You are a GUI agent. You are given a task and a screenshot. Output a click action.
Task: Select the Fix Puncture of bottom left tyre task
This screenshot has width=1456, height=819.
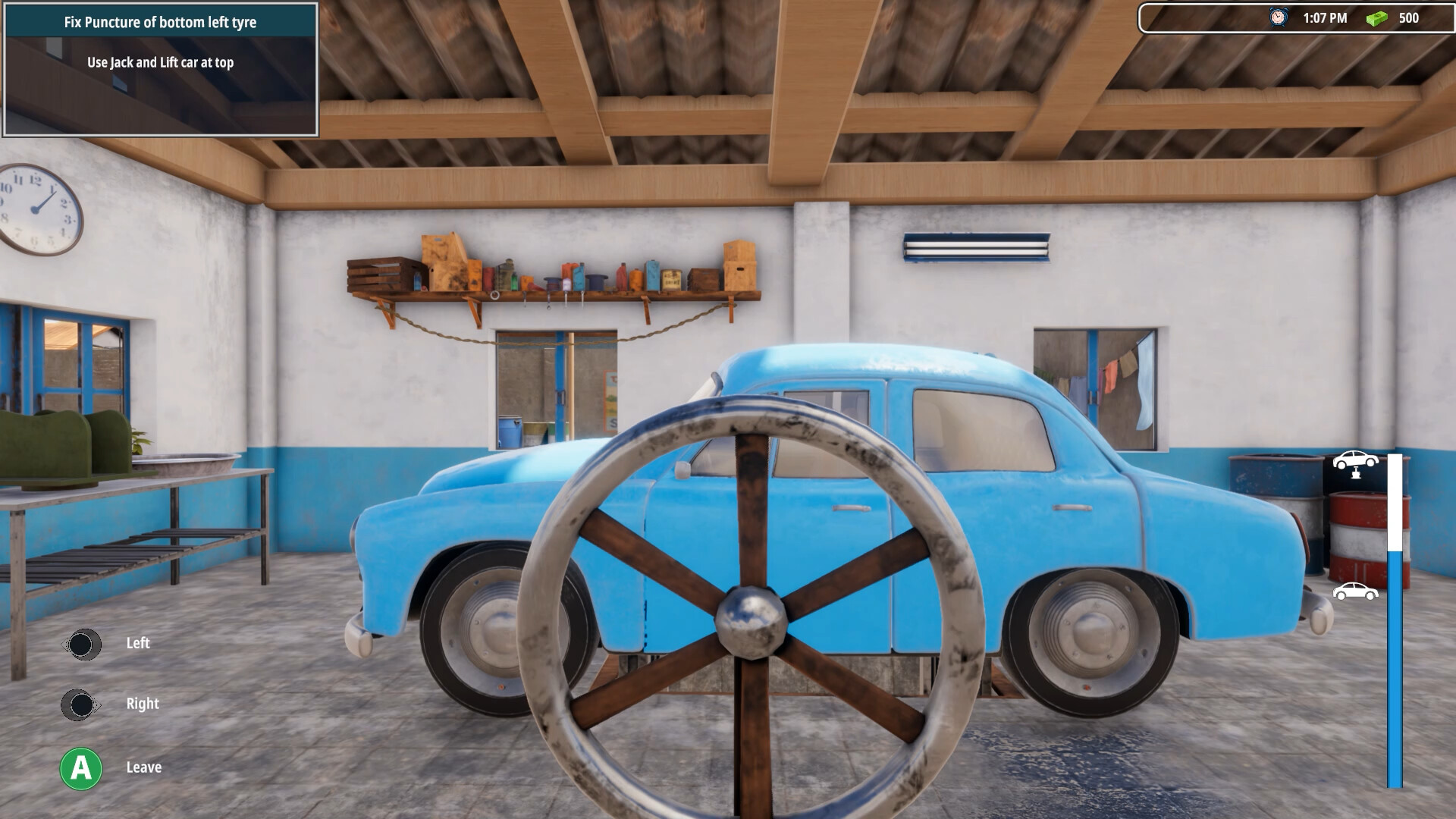[161, 23]
